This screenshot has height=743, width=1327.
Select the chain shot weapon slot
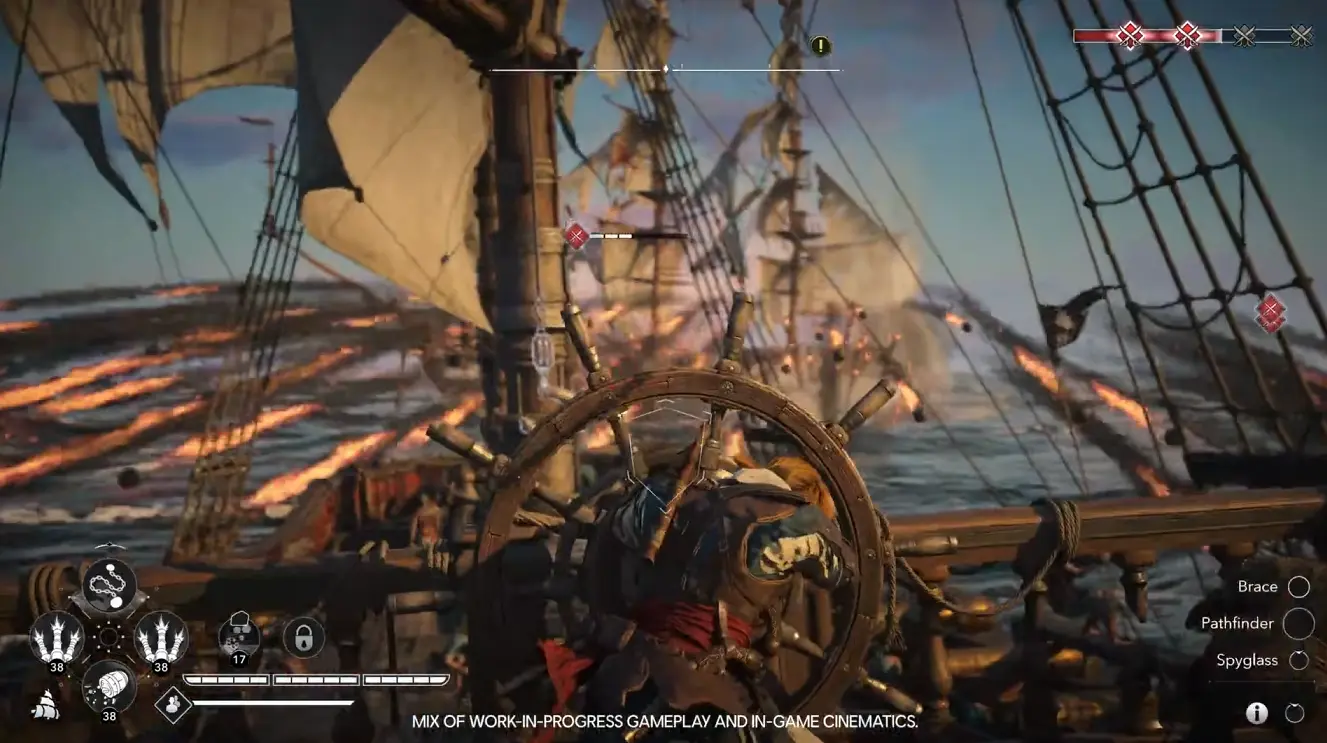(x=108, y=586)
